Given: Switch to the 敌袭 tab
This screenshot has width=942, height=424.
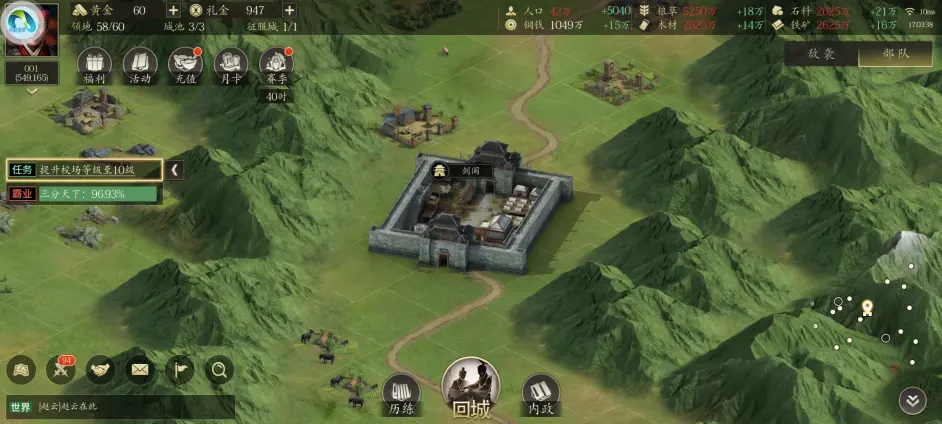Looking at the screenshot, I should click(x=821, y=54).
